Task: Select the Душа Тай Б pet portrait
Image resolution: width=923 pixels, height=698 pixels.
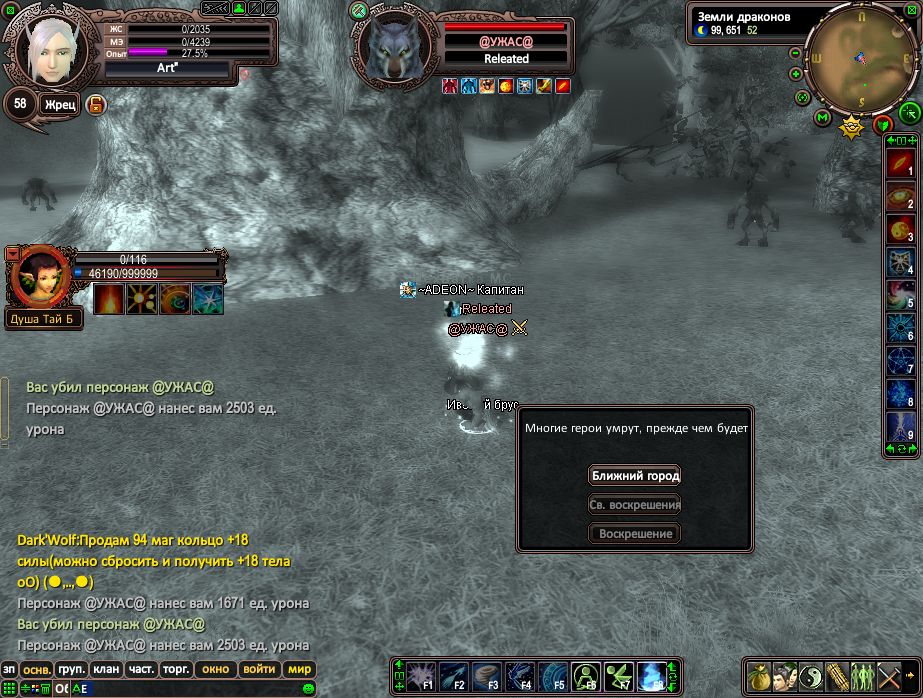Action: pos(38,277)
